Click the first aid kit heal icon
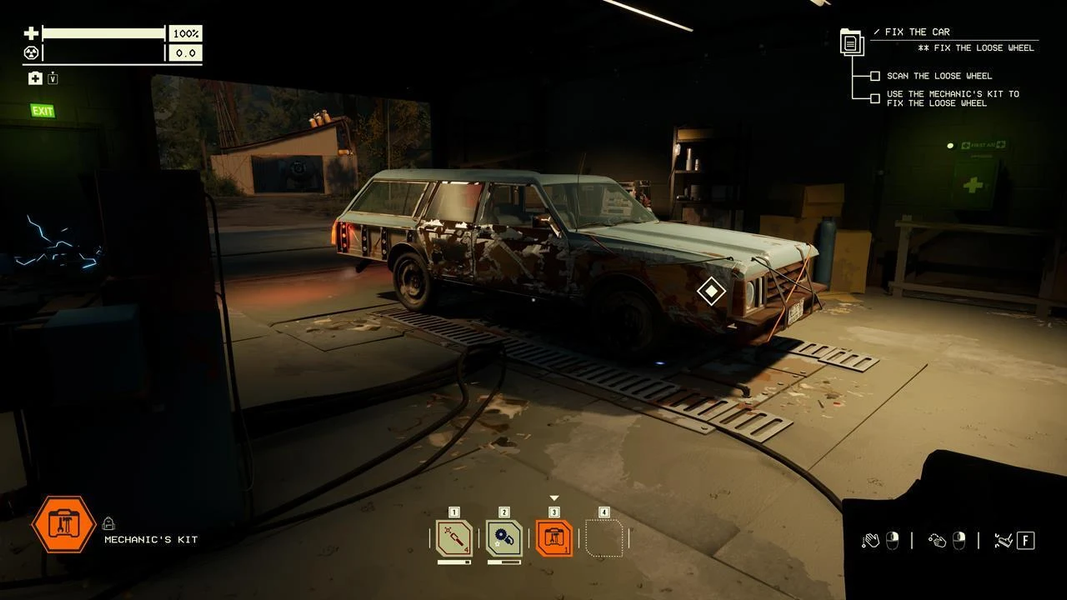The width and height of the screenshot is (1067, 600). (35, 79)
